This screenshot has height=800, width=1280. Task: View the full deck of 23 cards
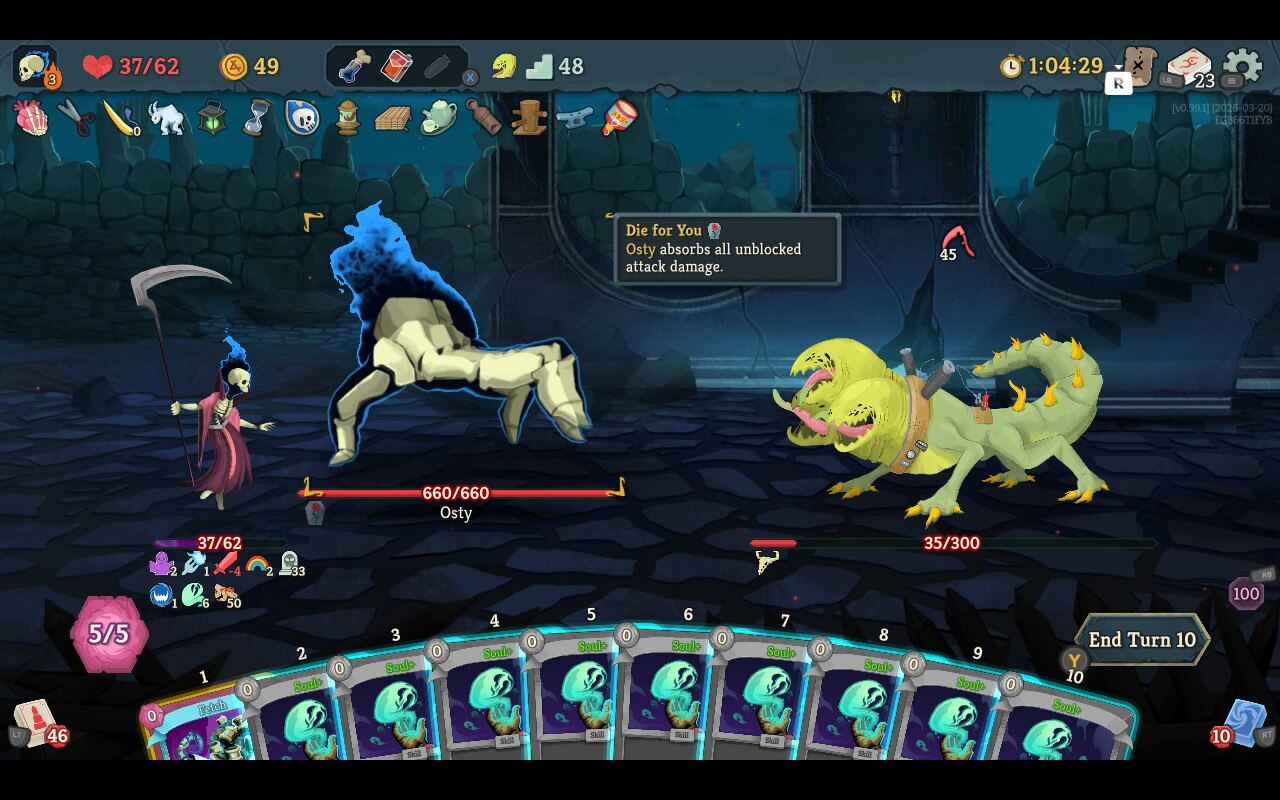click(1189, 68)
